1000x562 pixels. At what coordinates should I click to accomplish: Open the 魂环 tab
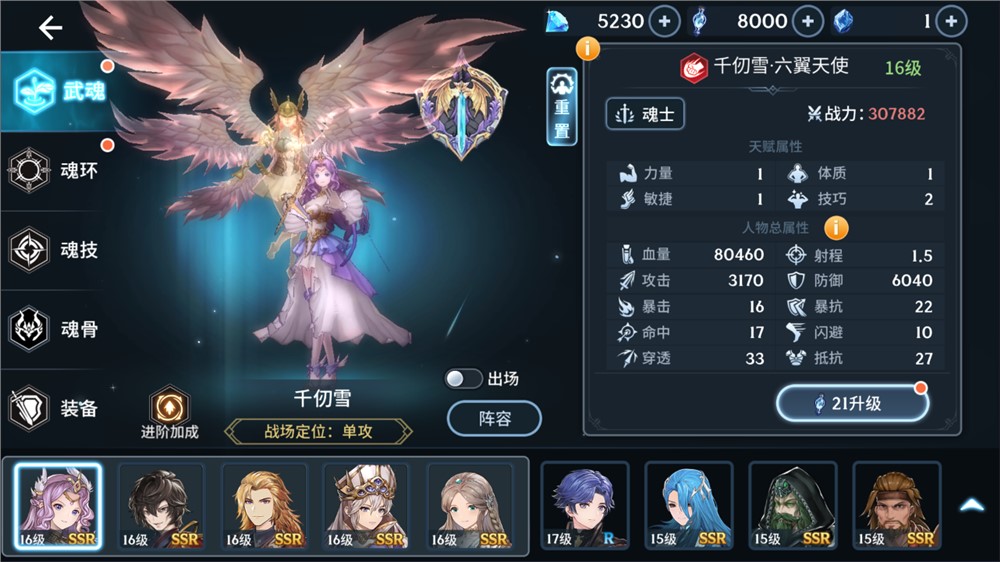pos(58,170)
